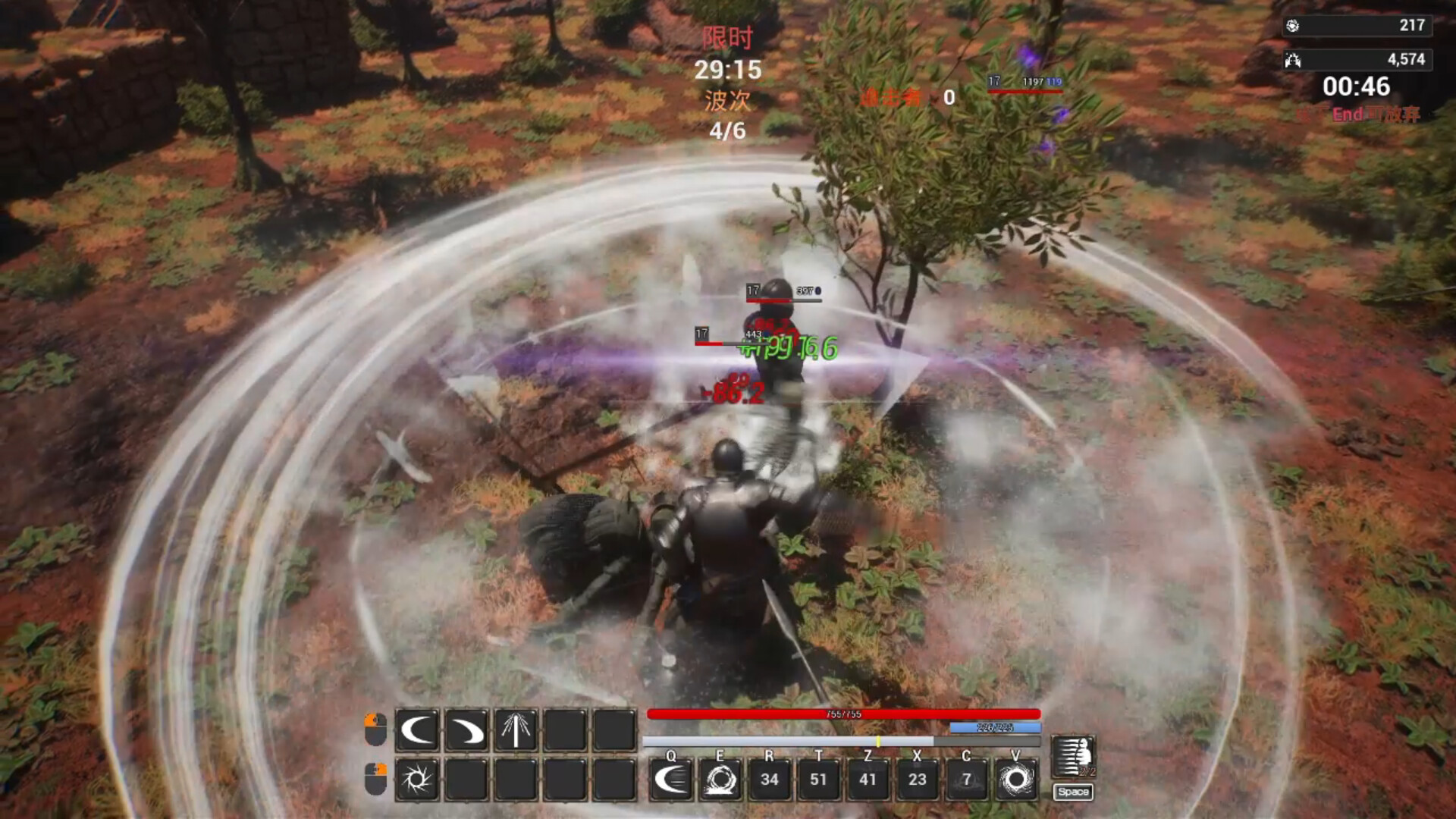Image resolution: width=1456 pixels, height=819 pixels.
Task: Click the V swirling vortex skill icon
Action: click(1016, 780)
